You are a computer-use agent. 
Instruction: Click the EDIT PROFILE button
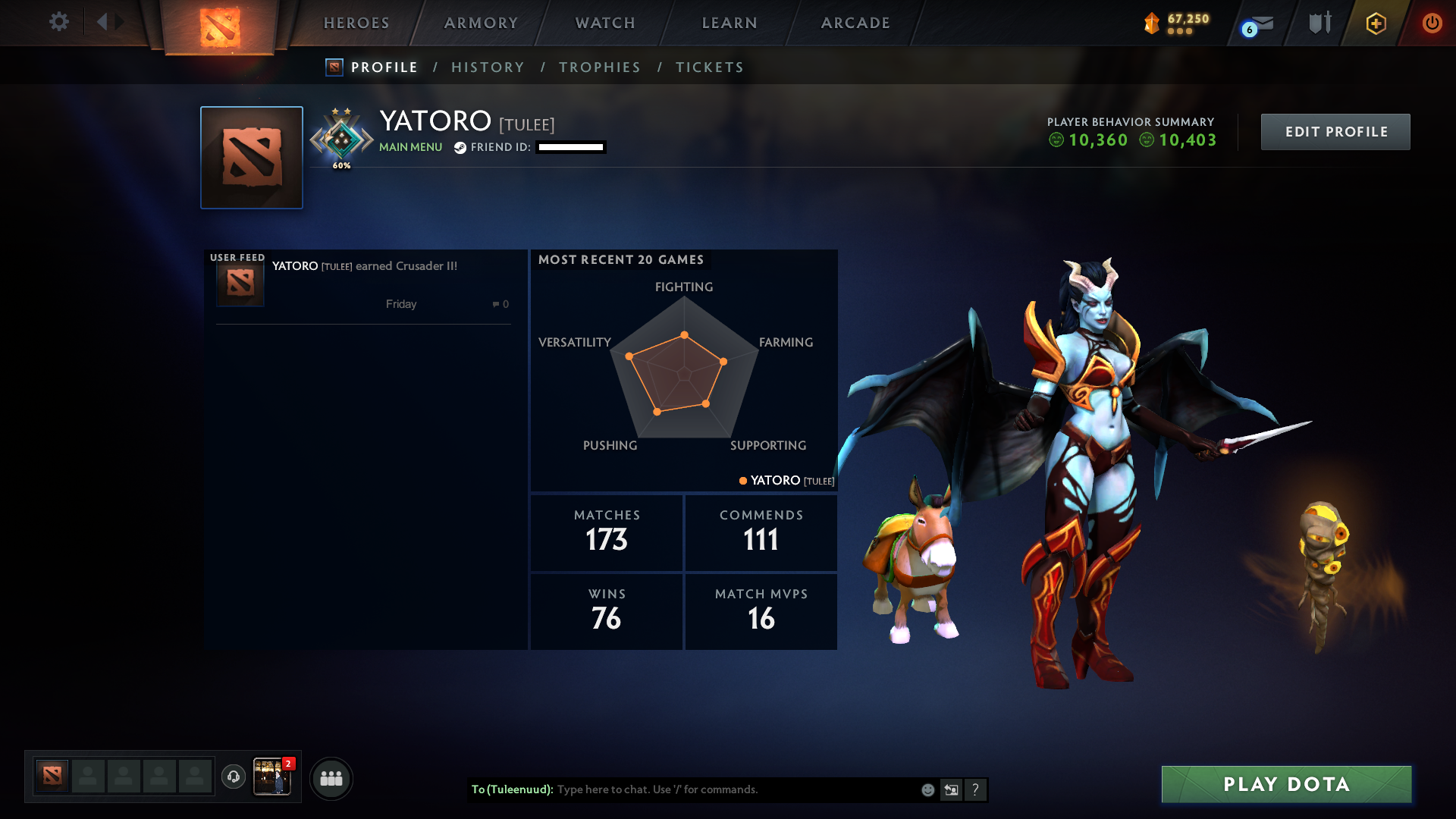coord(1335,131)
